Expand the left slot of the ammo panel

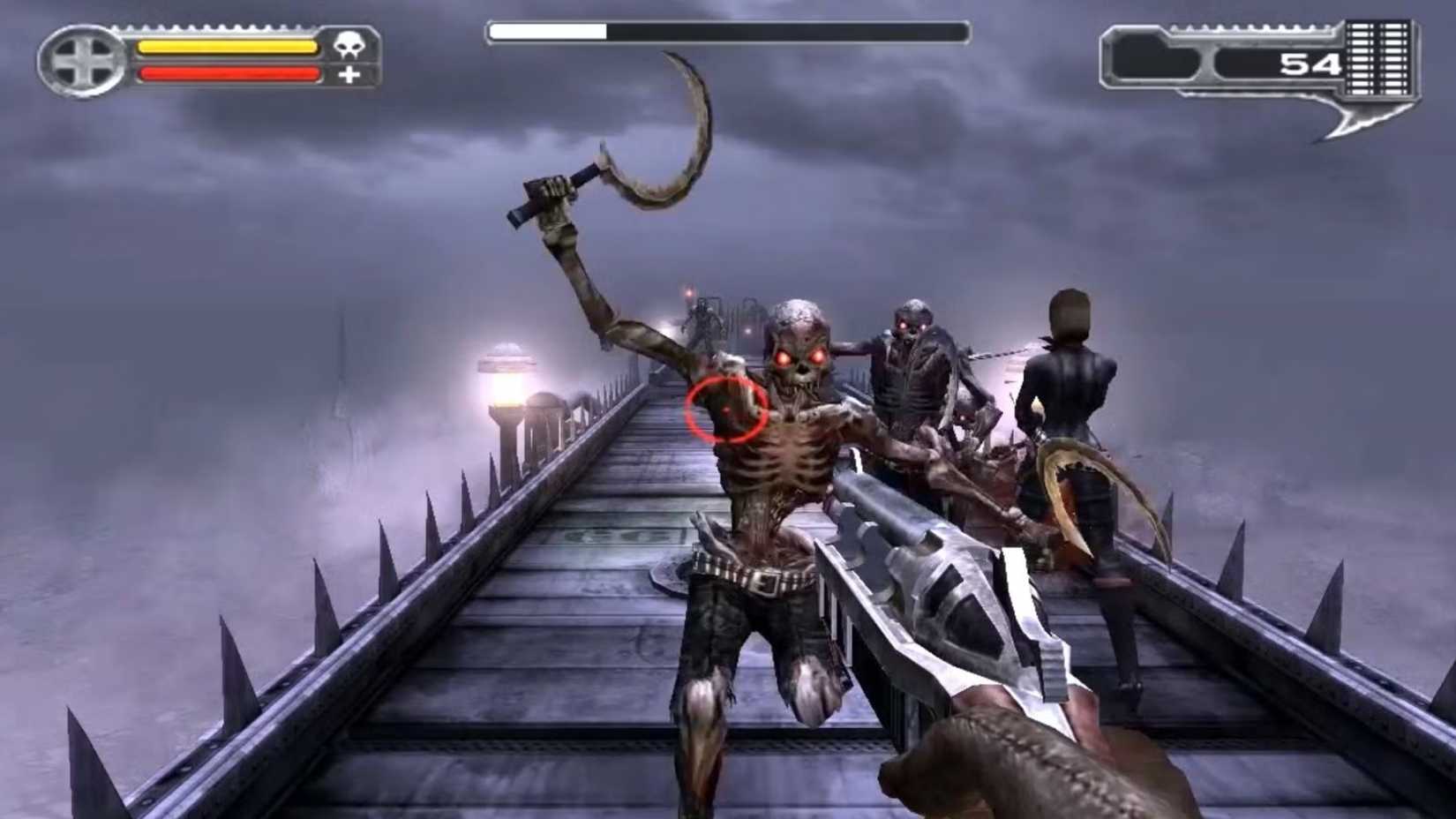point(1152,56)
